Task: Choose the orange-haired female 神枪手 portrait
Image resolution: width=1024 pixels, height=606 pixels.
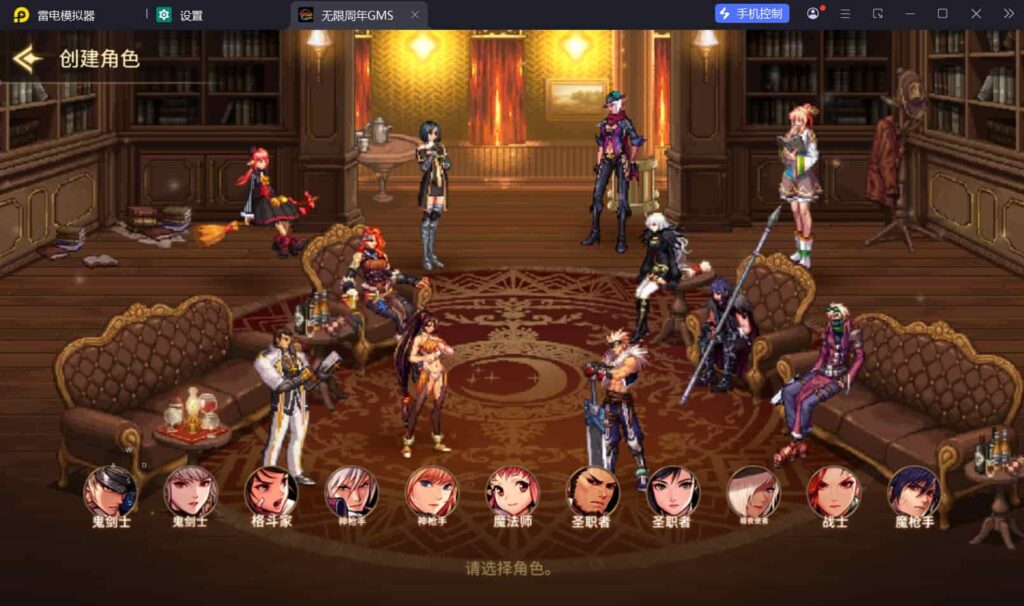Action: pyautogui.click(x=432, y=492)
